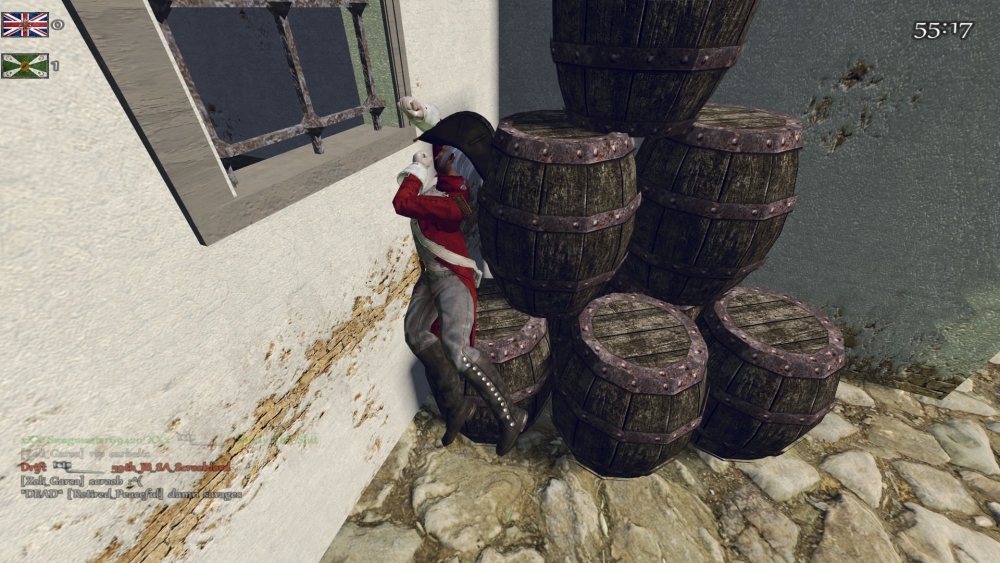Click the Retired_Peaceful "damn savages" chat message
The height and width of the screenshot is (563, 1000).
pos(130,494)
